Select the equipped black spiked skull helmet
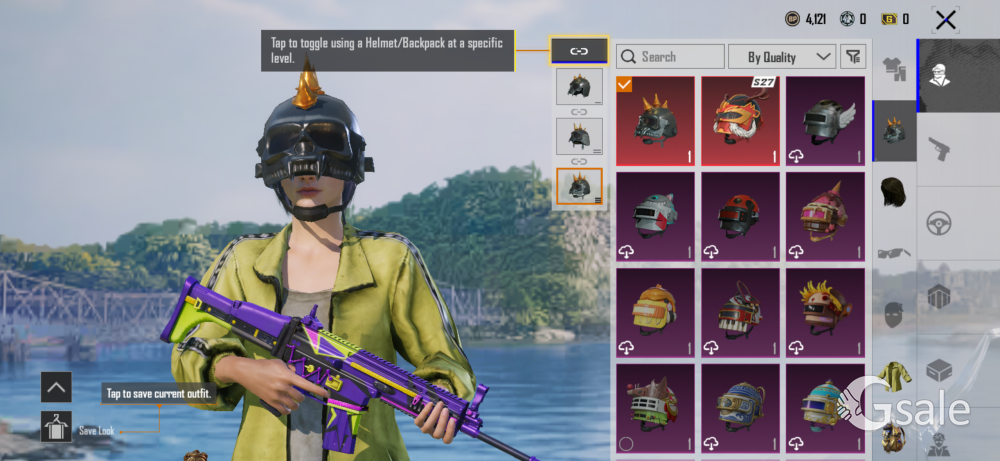This screenshot has height=461, width=1000. (x=655, y=121)
